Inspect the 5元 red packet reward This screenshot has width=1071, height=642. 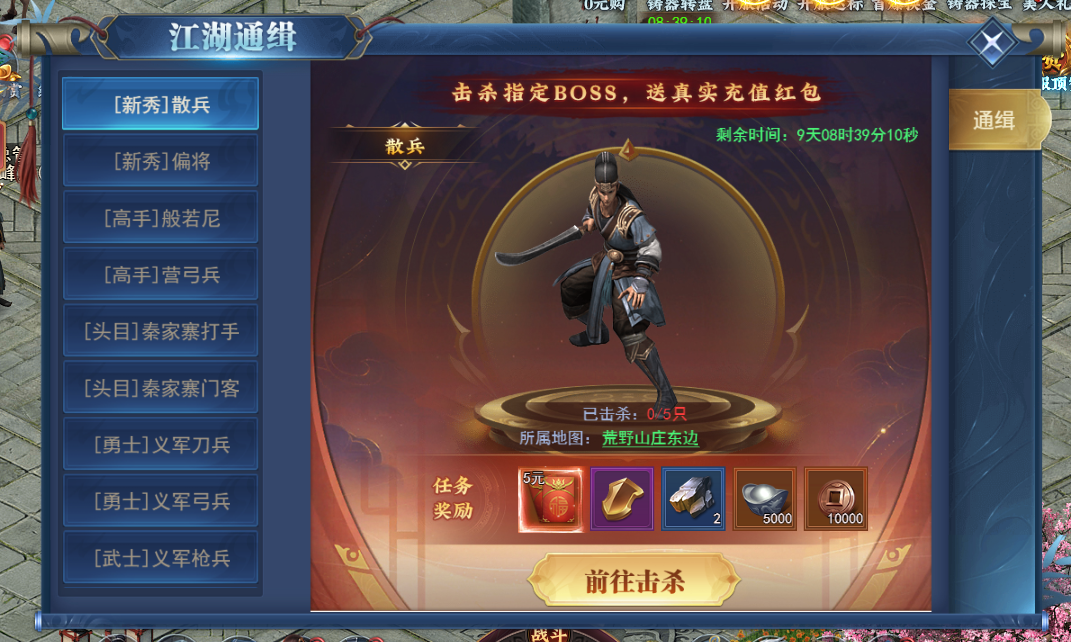tap(550, 499)
